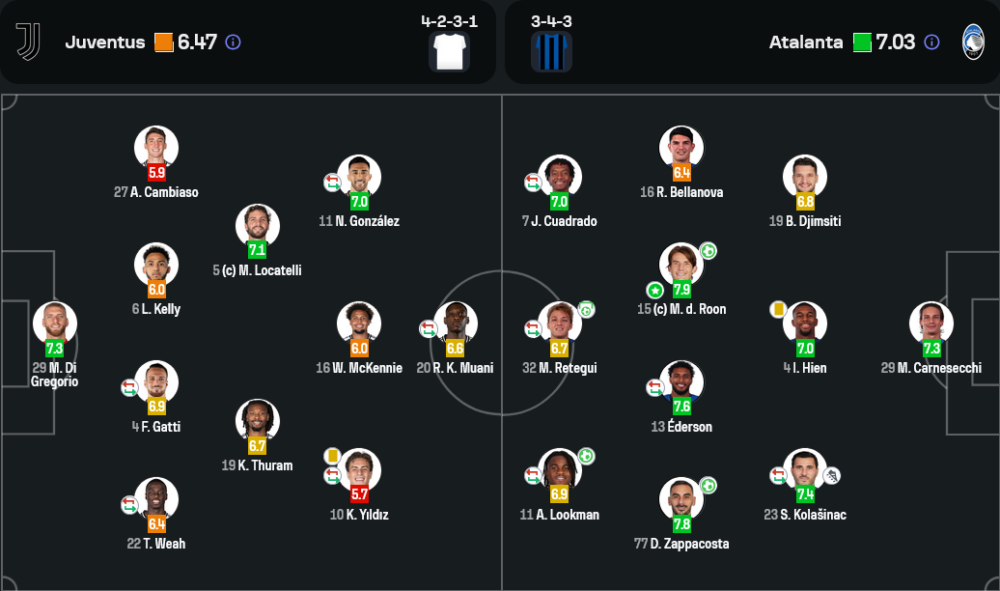Choose W. McKennie on the pitch

359,323
